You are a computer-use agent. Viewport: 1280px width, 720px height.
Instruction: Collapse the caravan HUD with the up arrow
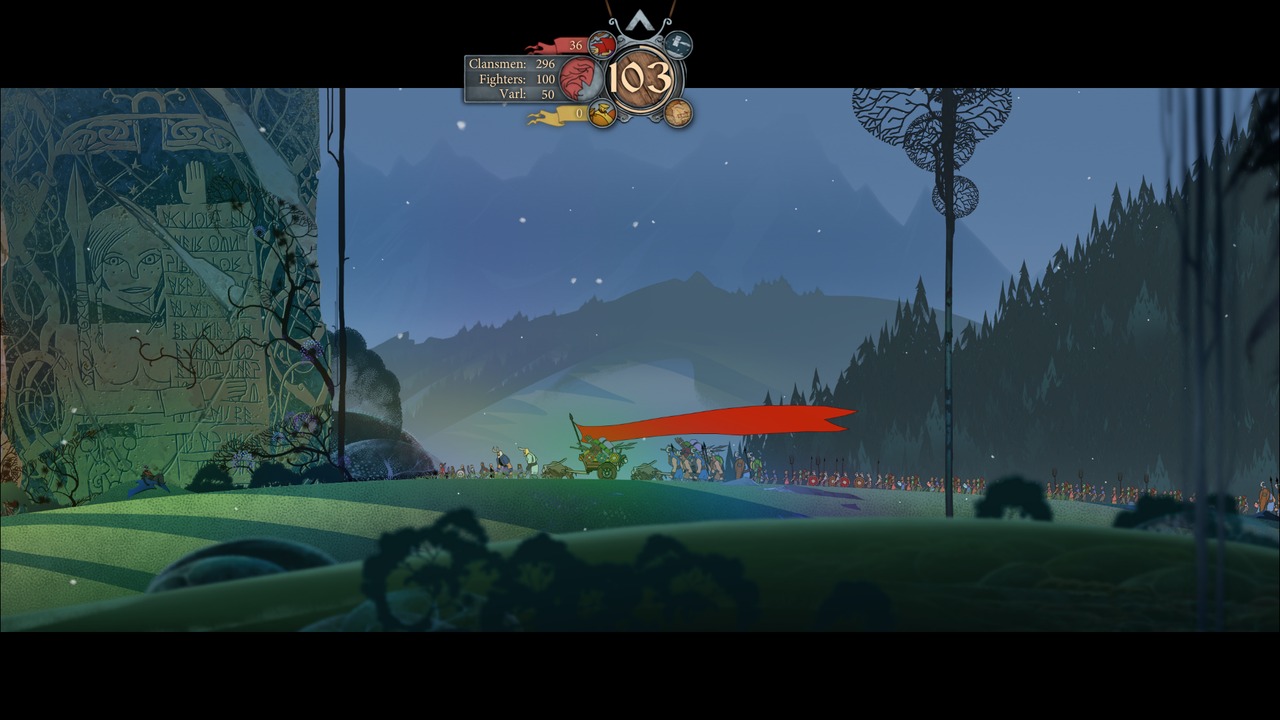coord(640,21)
